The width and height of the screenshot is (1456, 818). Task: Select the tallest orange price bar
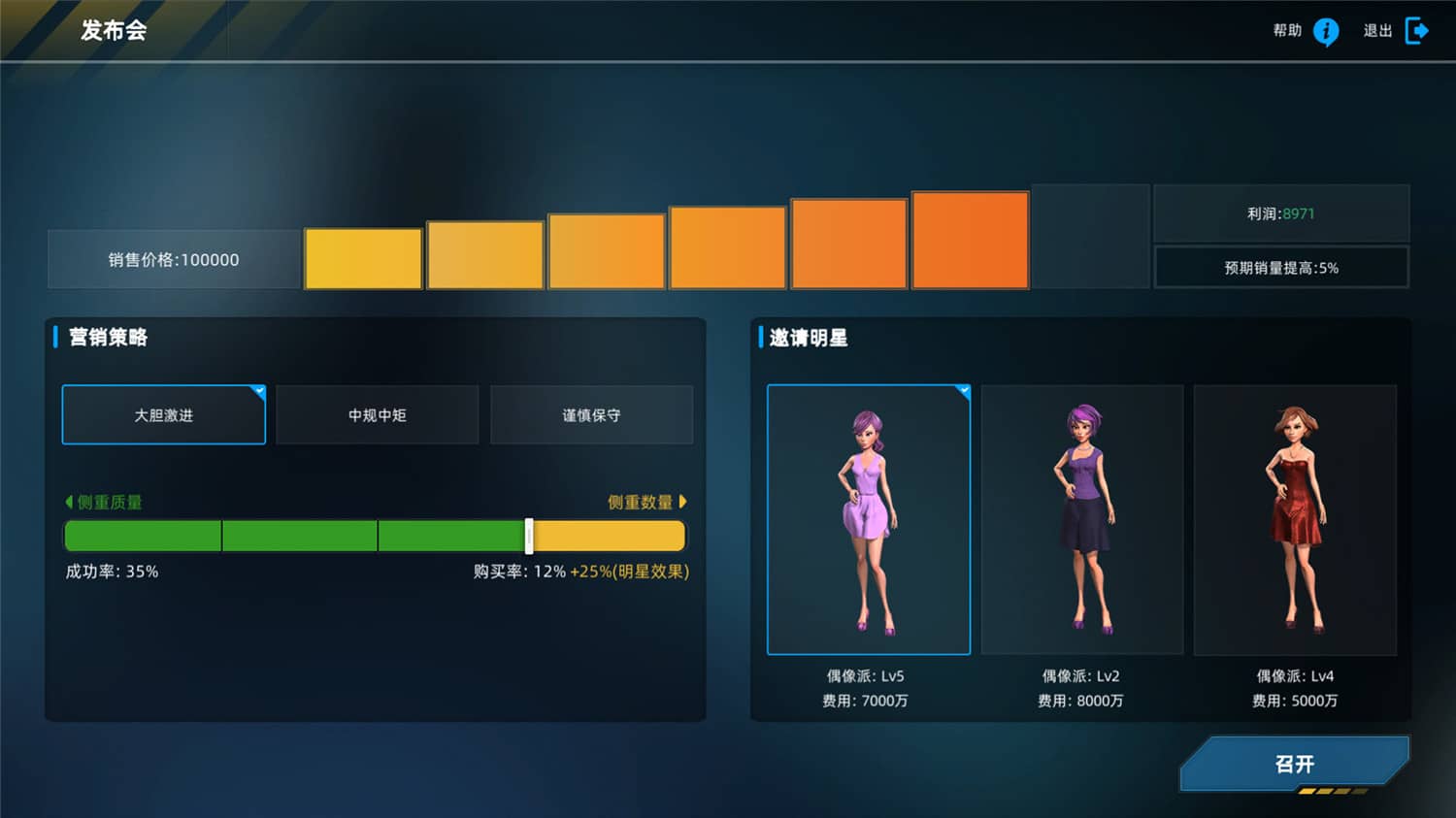point(970,240)
